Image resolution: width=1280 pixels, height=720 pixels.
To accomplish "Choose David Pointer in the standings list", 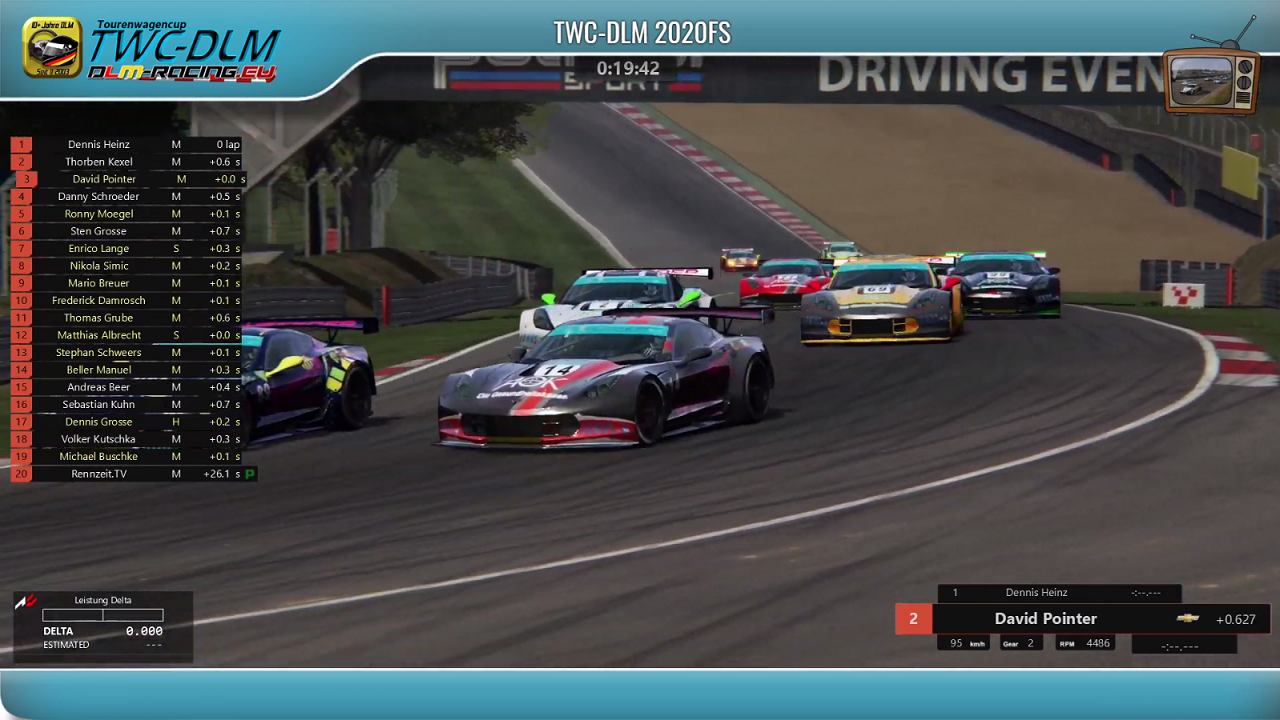I will pyautogui.click(x=104, y=179).
